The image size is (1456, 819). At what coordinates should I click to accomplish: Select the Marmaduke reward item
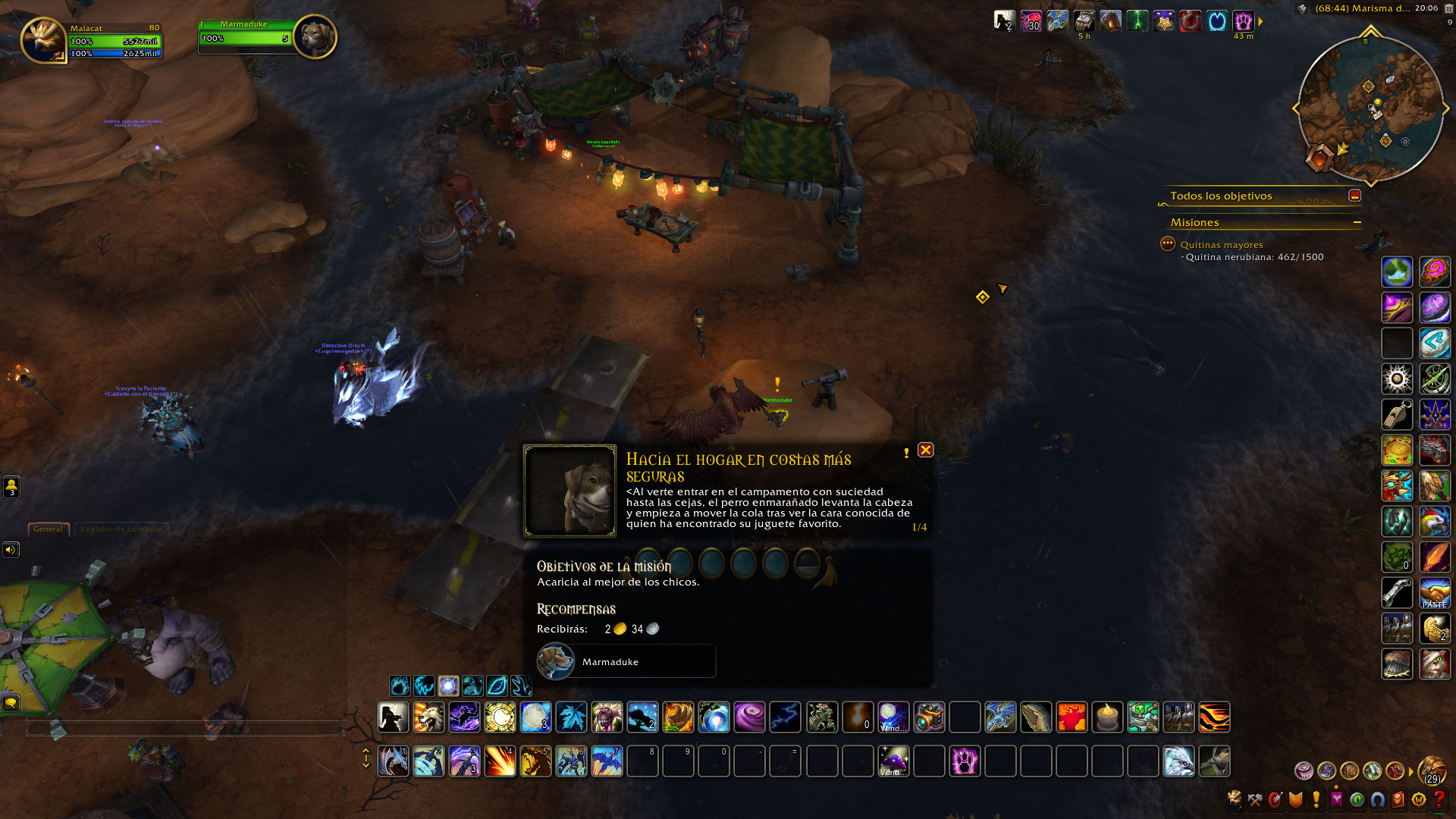point(626,661)
